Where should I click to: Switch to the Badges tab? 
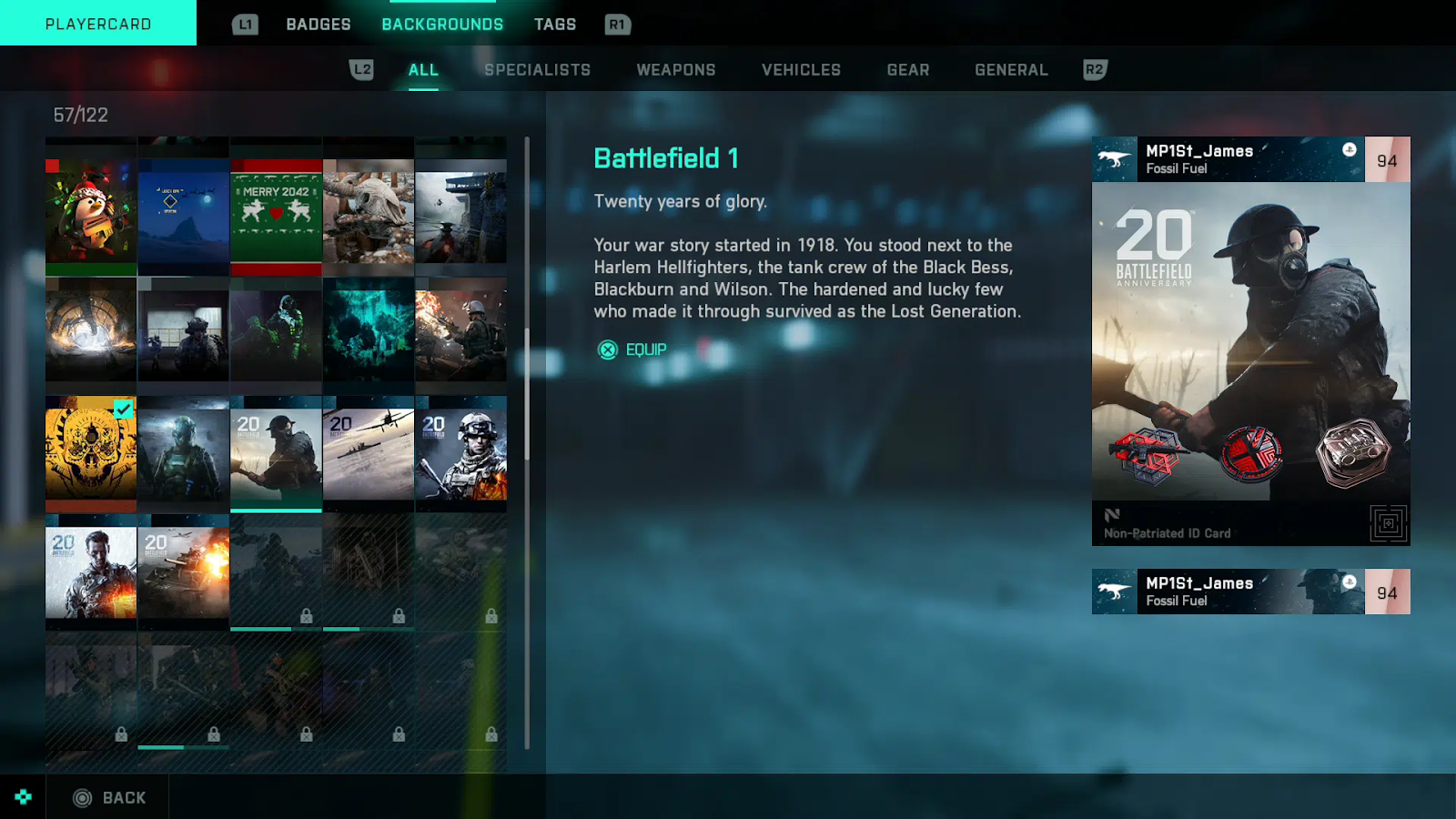tap(318, 25)
